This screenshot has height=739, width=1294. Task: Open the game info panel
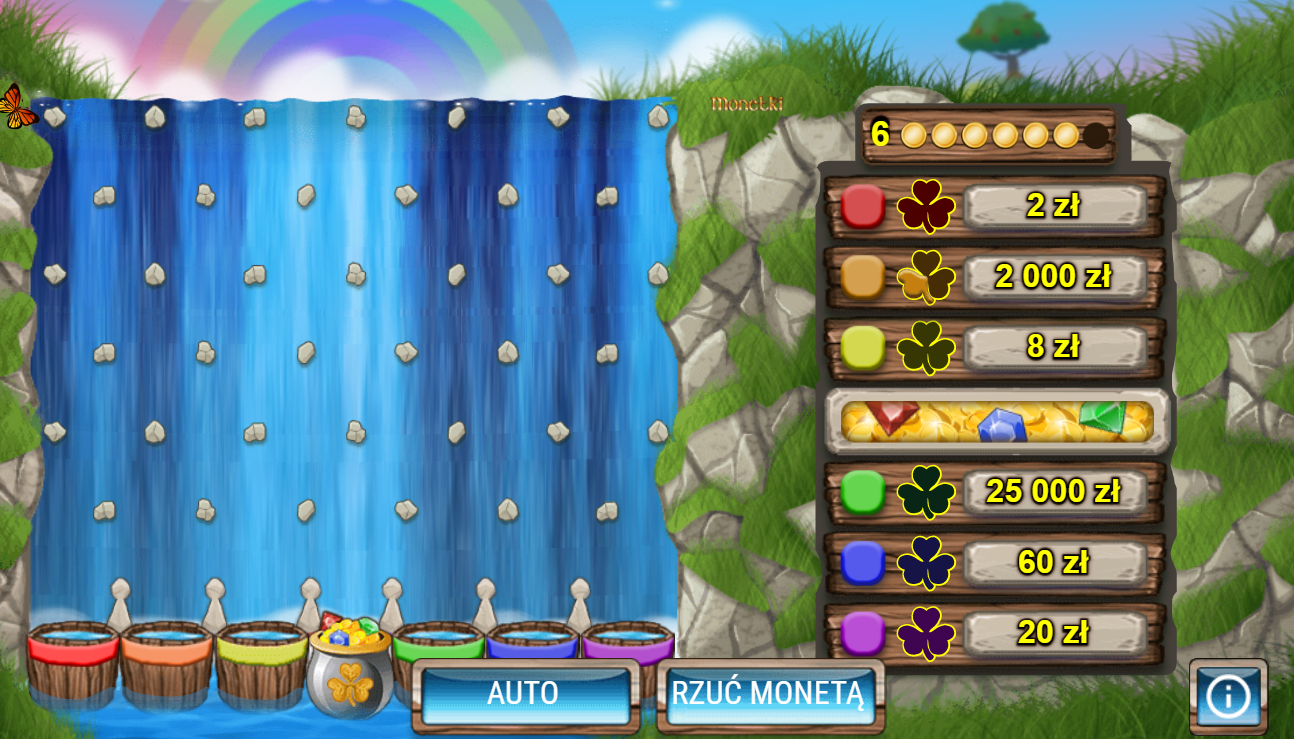point(1227,696)
